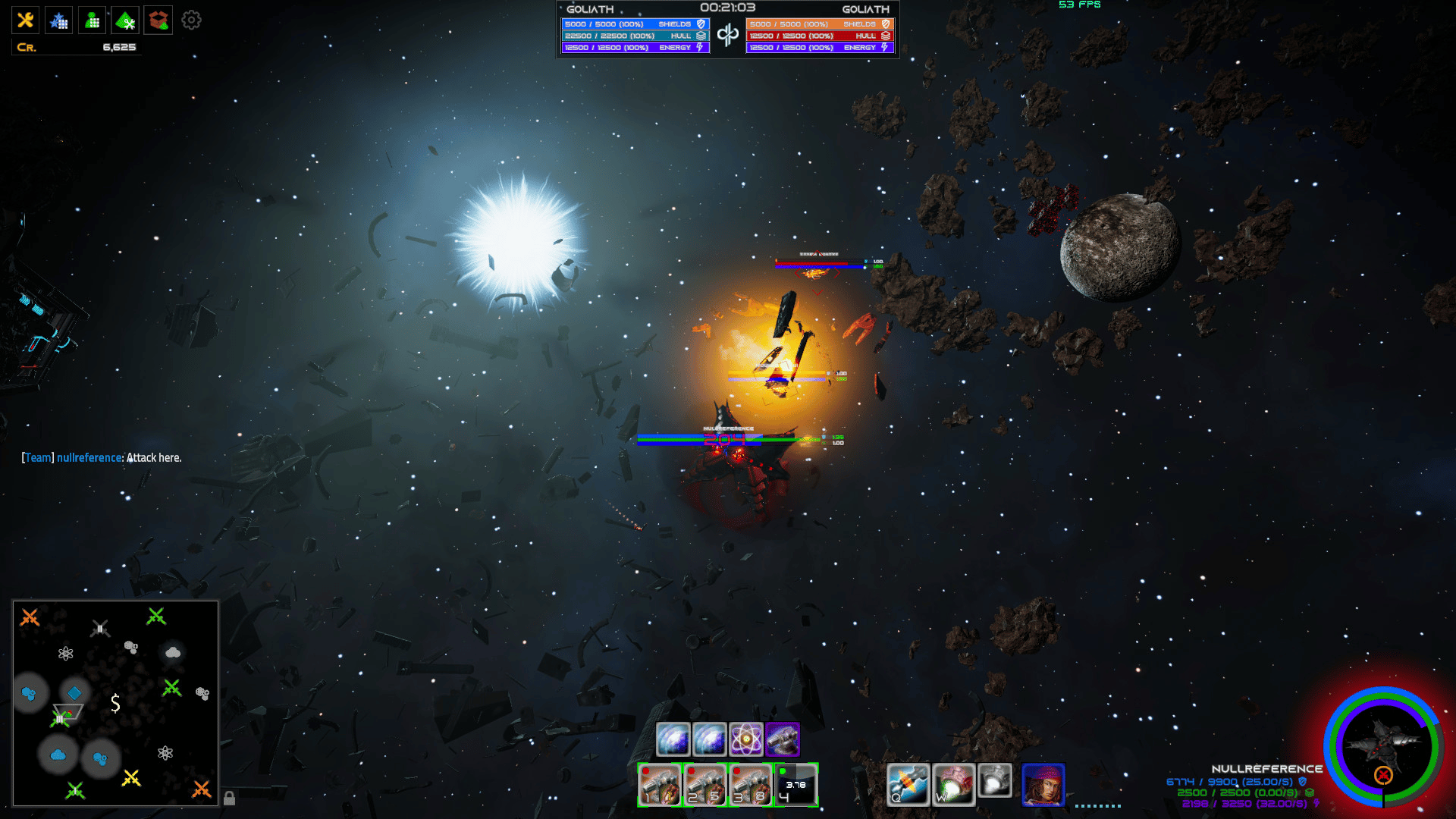Click the grey glowing orb ability
Screen dimensions: 1456x819
995,780
